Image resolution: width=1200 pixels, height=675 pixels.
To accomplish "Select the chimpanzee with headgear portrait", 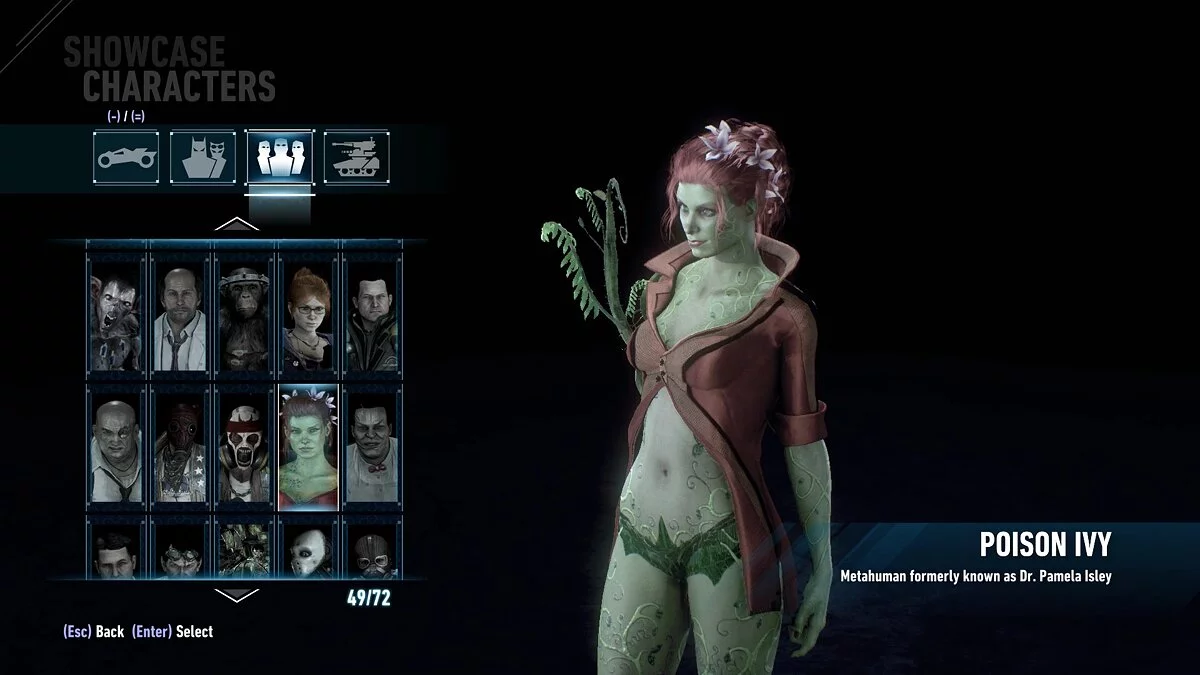I will (x=244, y=311).
